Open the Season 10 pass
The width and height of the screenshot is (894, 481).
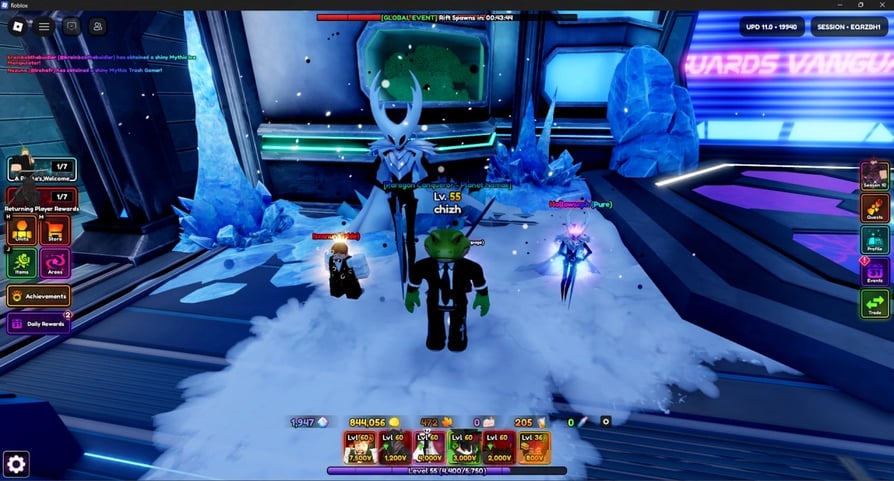(874, 175)
